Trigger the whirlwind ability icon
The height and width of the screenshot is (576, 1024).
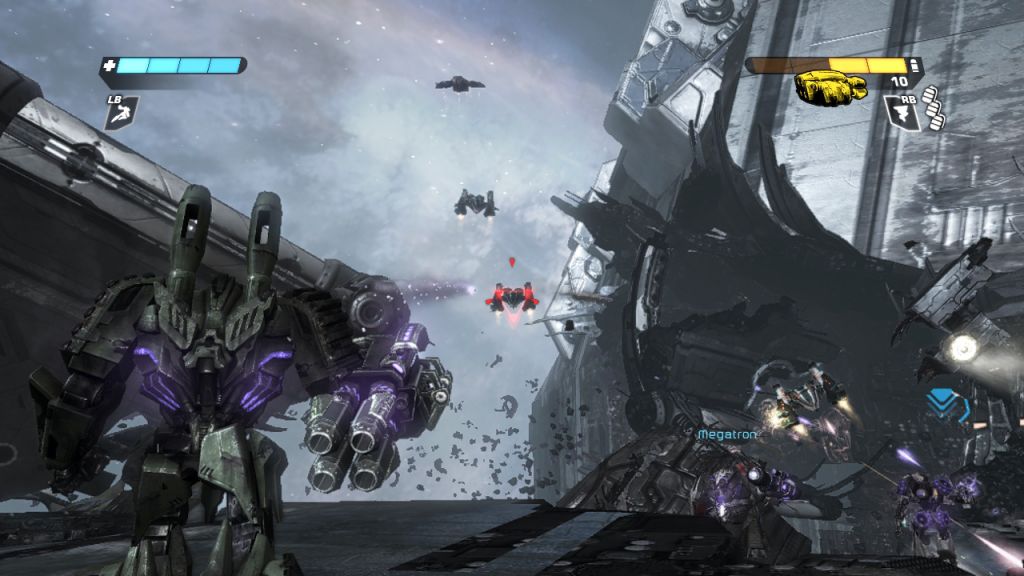click(x=900, y=112)
